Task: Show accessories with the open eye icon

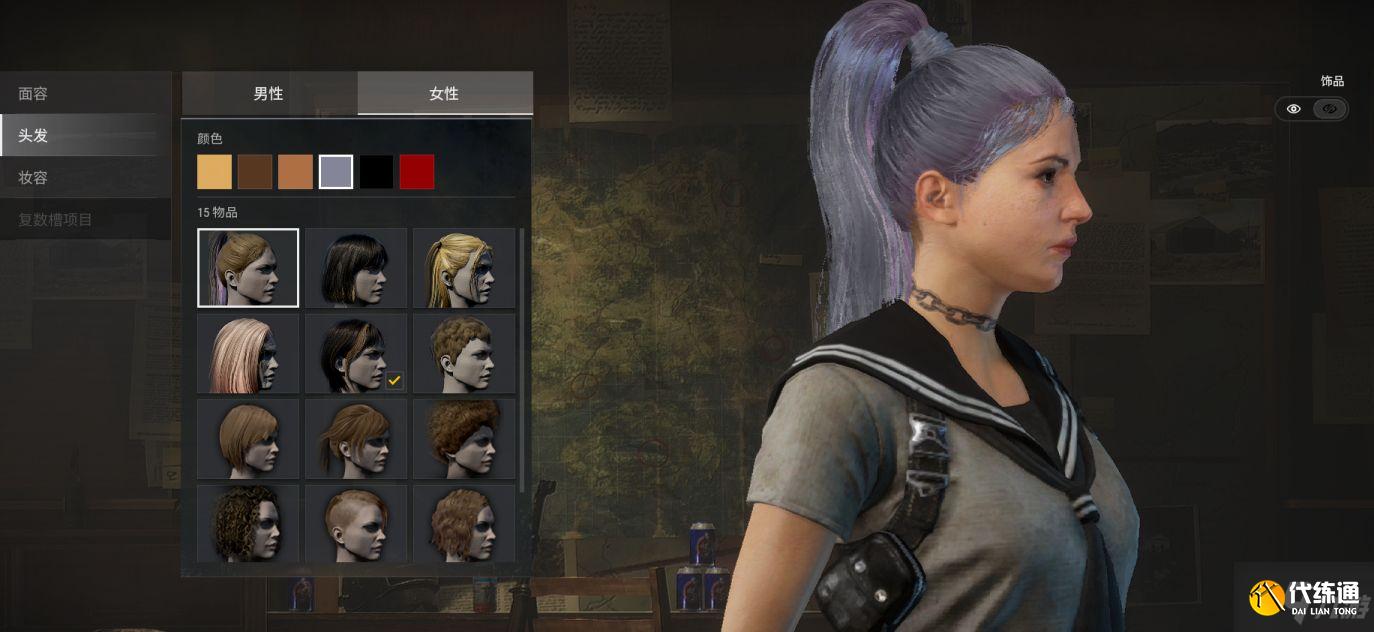Action: [1293, 109]
